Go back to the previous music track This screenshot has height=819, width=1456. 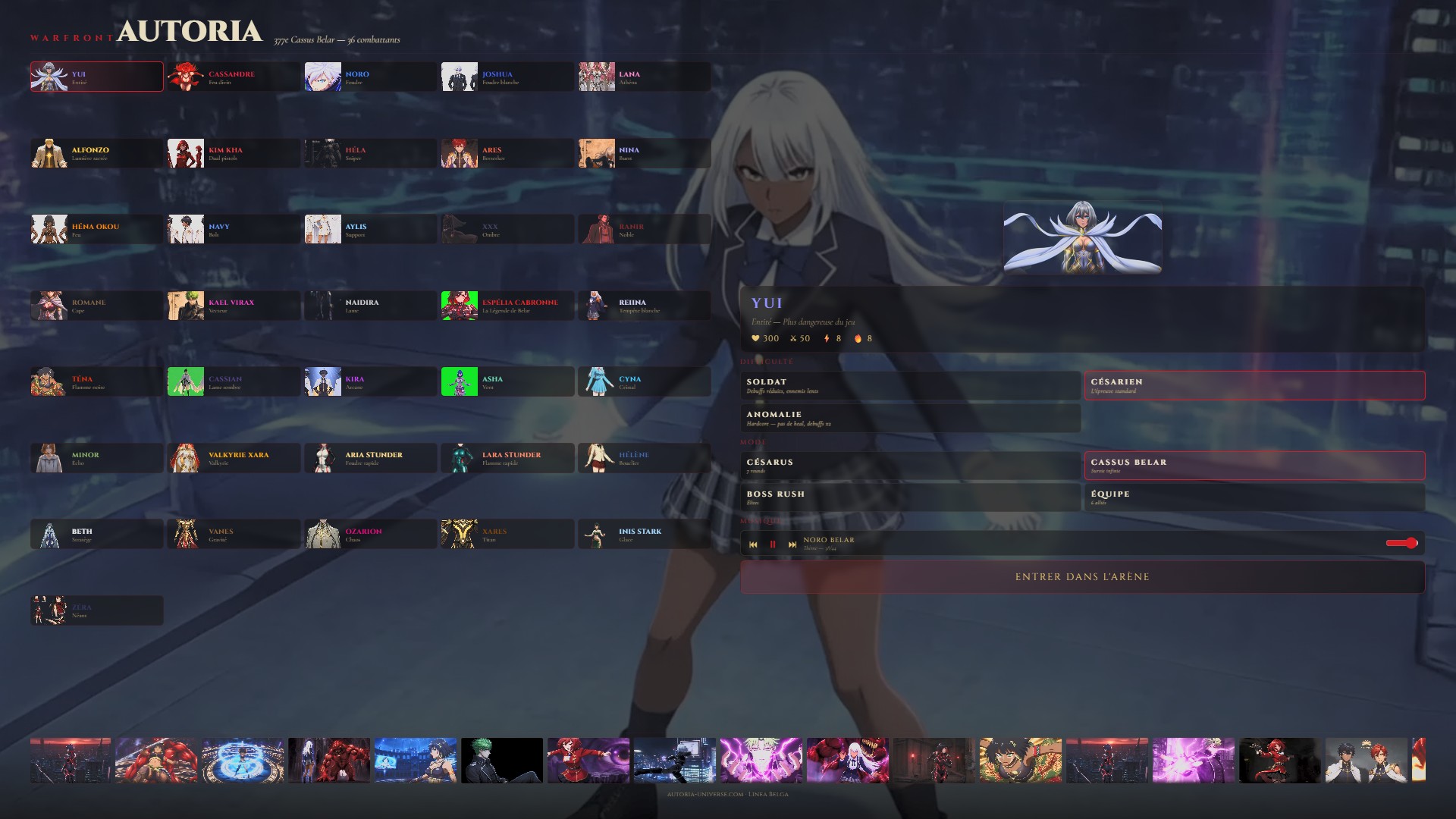click(x=753, y=544)
